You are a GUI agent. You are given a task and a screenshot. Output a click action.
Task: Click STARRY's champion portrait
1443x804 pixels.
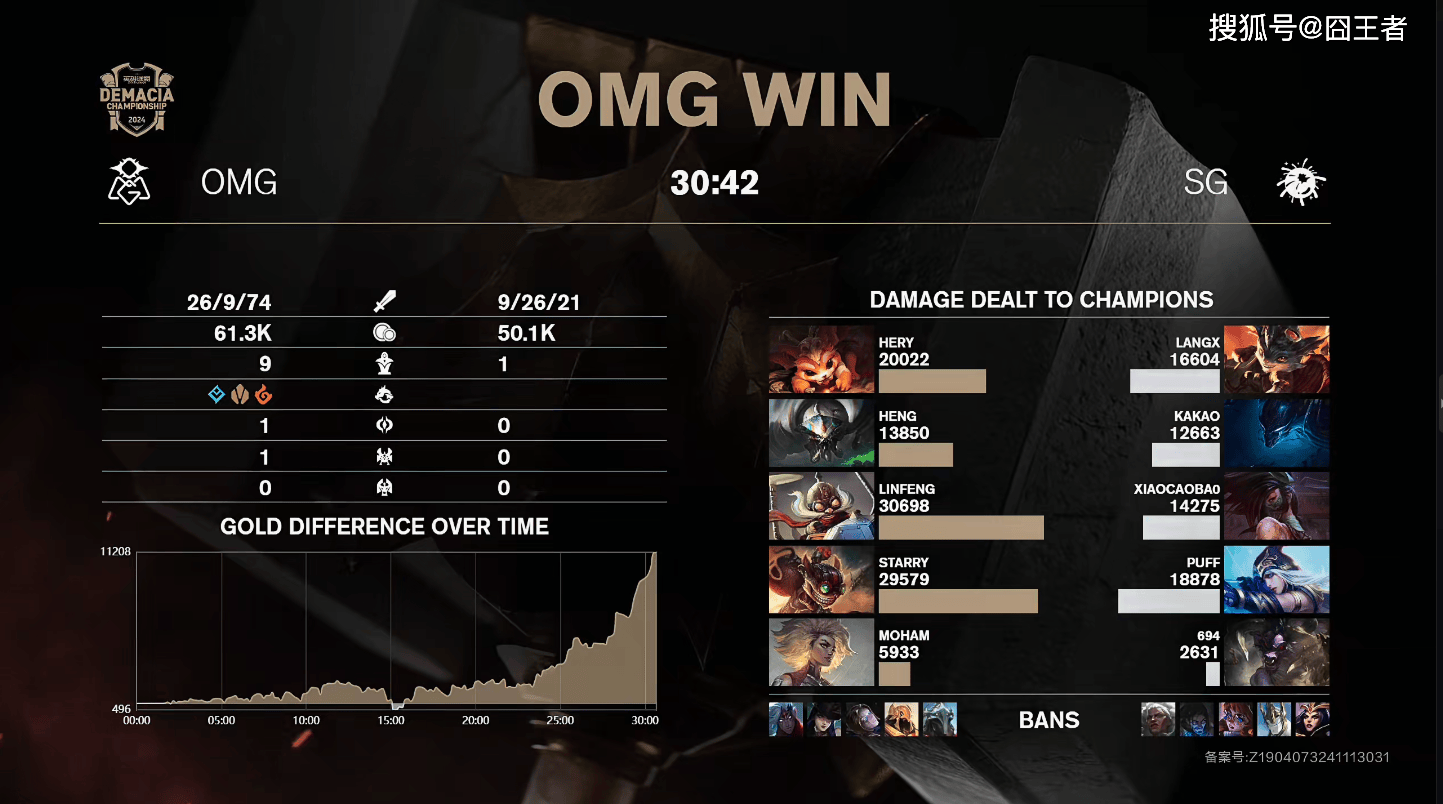[807, 579]
